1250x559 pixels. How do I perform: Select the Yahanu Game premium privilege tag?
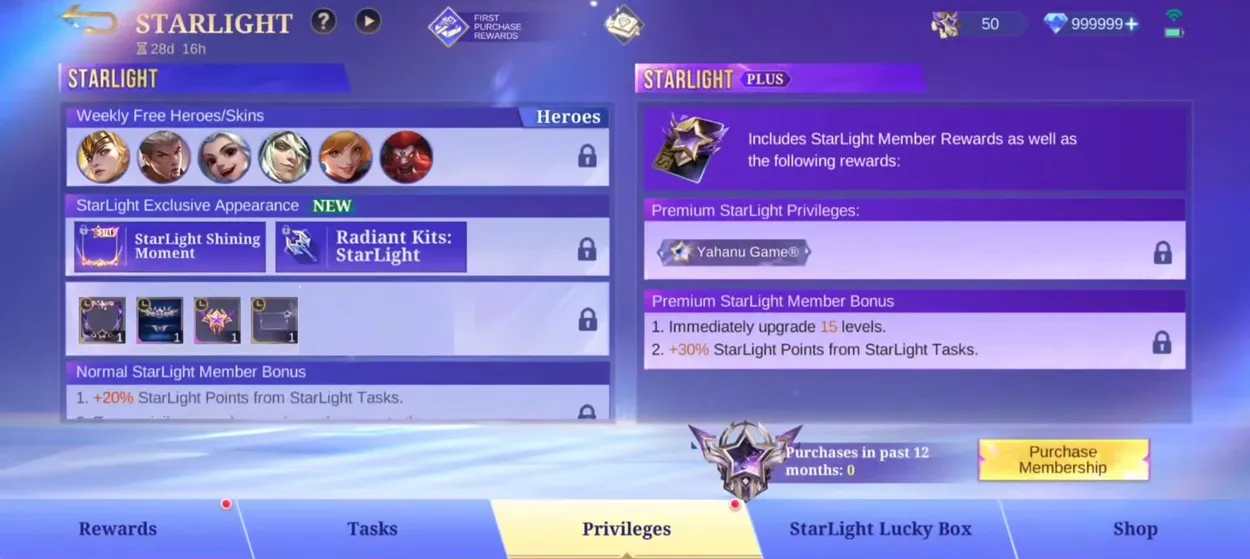[735, 252]
